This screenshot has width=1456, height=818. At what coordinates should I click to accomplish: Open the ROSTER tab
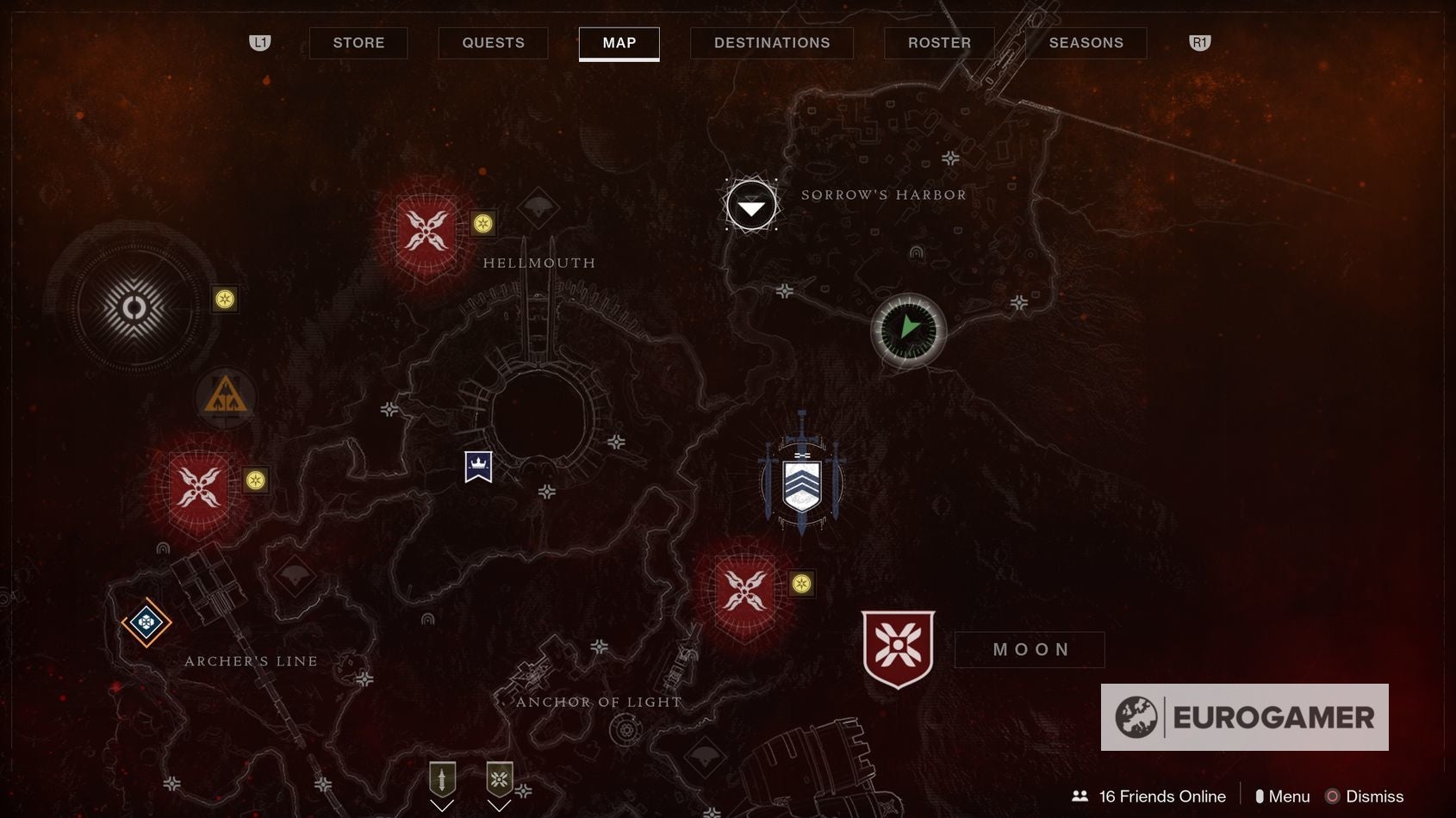[938, 42]
